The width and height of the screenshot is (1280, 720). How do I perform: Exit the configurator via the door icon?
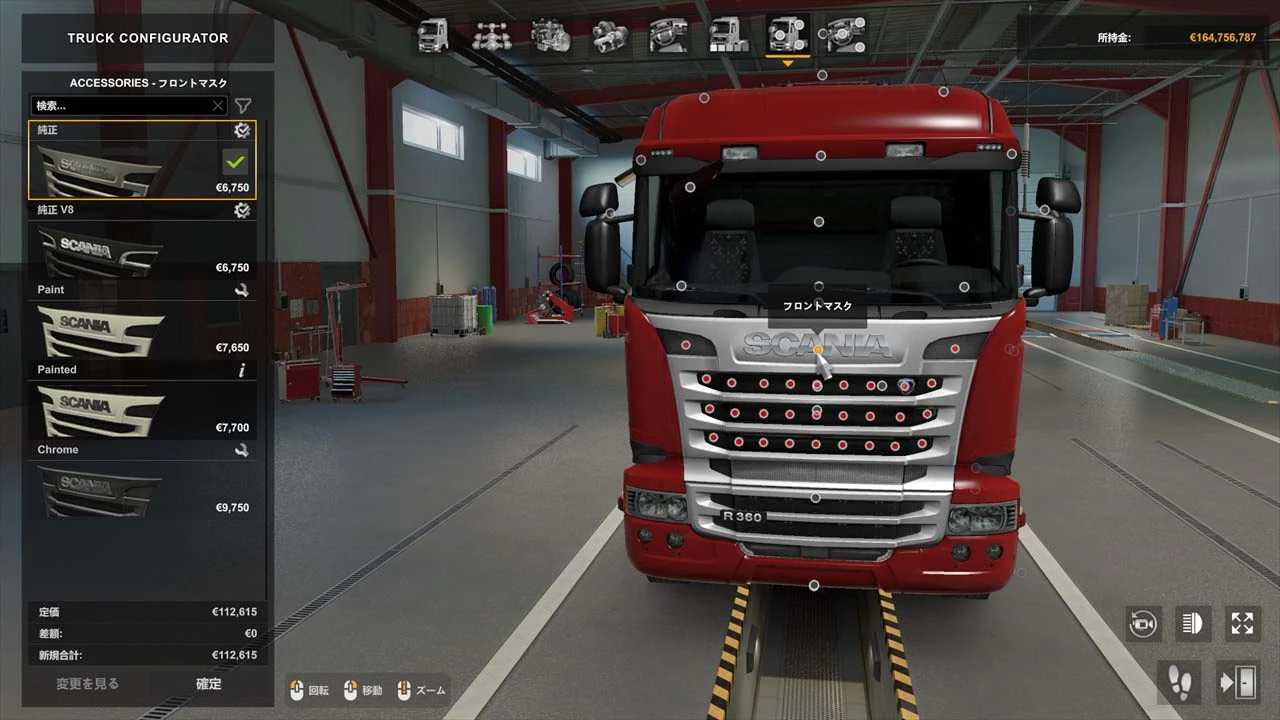[x=1237, y=682]
